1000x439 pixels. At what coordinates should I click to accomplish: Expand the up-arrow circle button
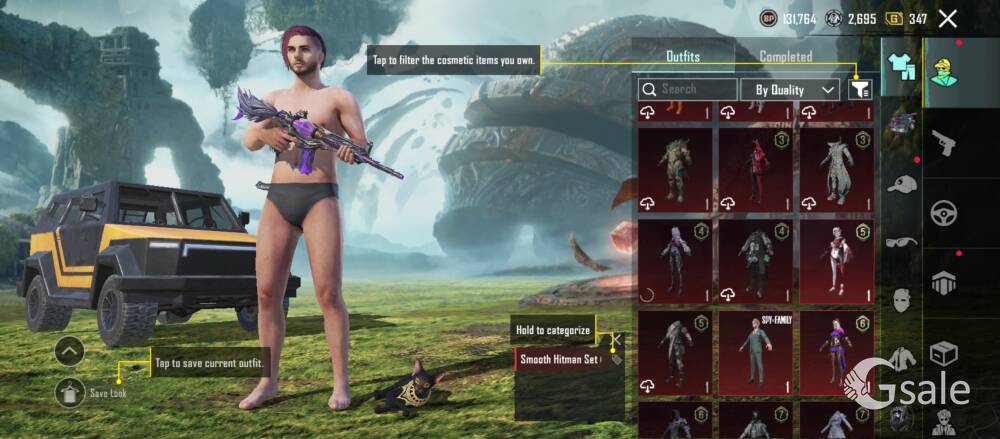(x=69, y=351)
